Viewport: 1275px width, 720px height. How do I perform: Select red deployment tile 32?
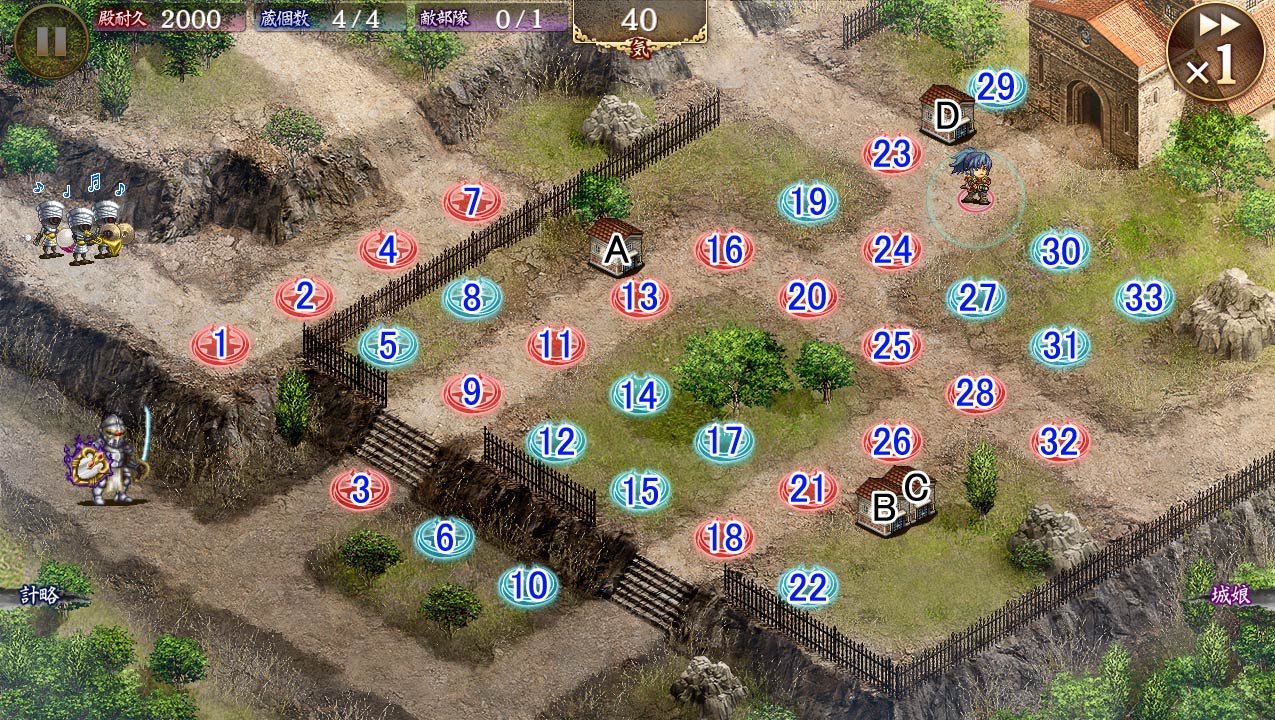pyautogui.click(x=1060, y=441)
